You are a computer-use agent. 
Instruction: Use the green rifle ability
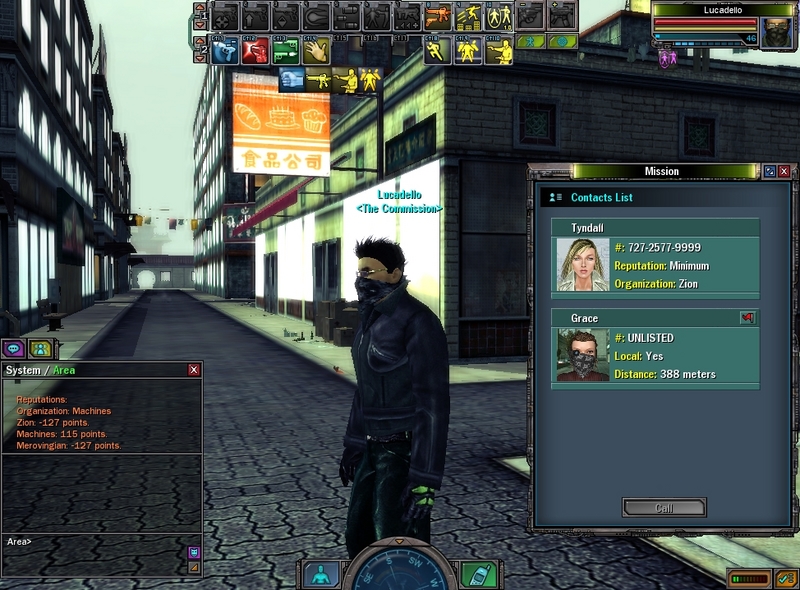285,49
